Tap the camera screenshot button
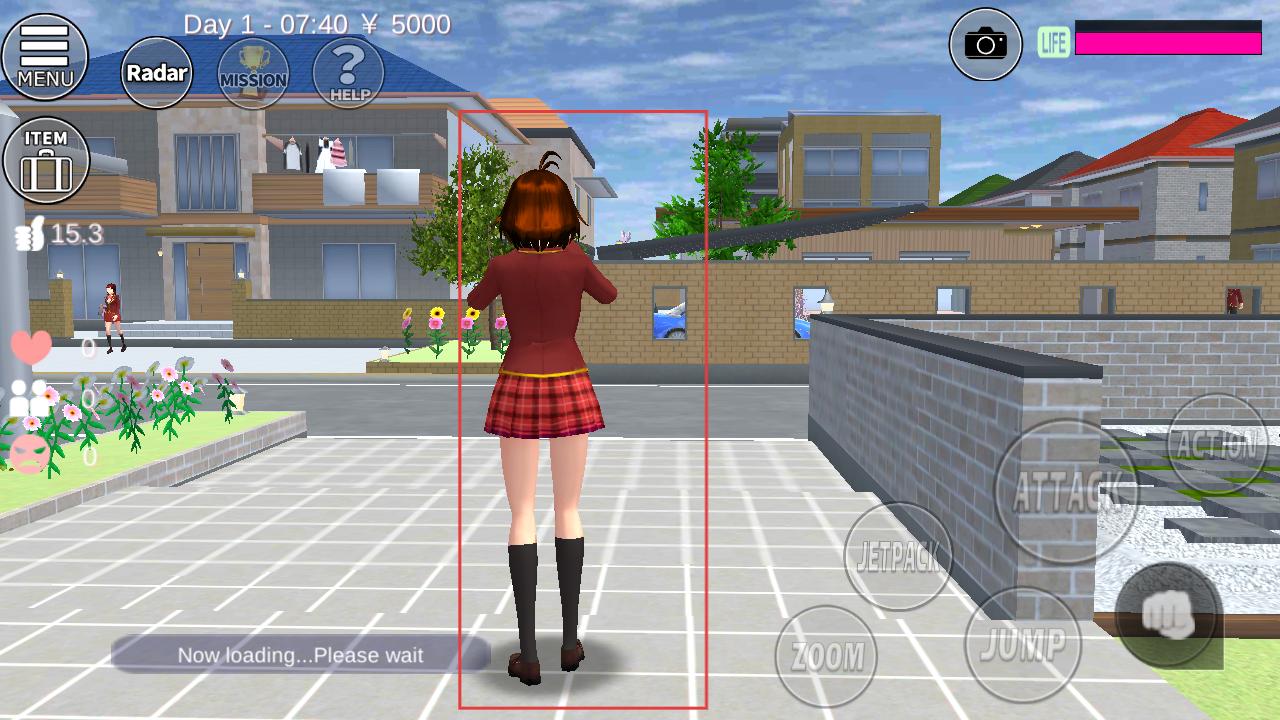 [985, 44]
